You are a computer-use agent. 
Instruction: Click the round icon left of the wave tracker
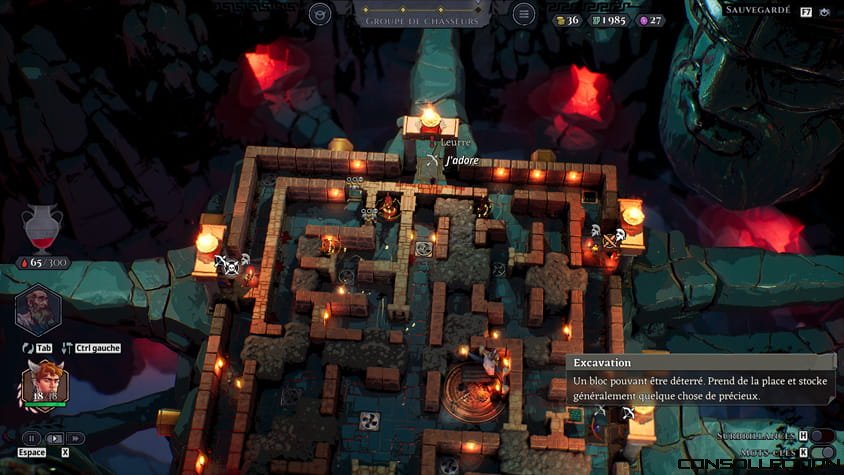click(x=320, y=14)
